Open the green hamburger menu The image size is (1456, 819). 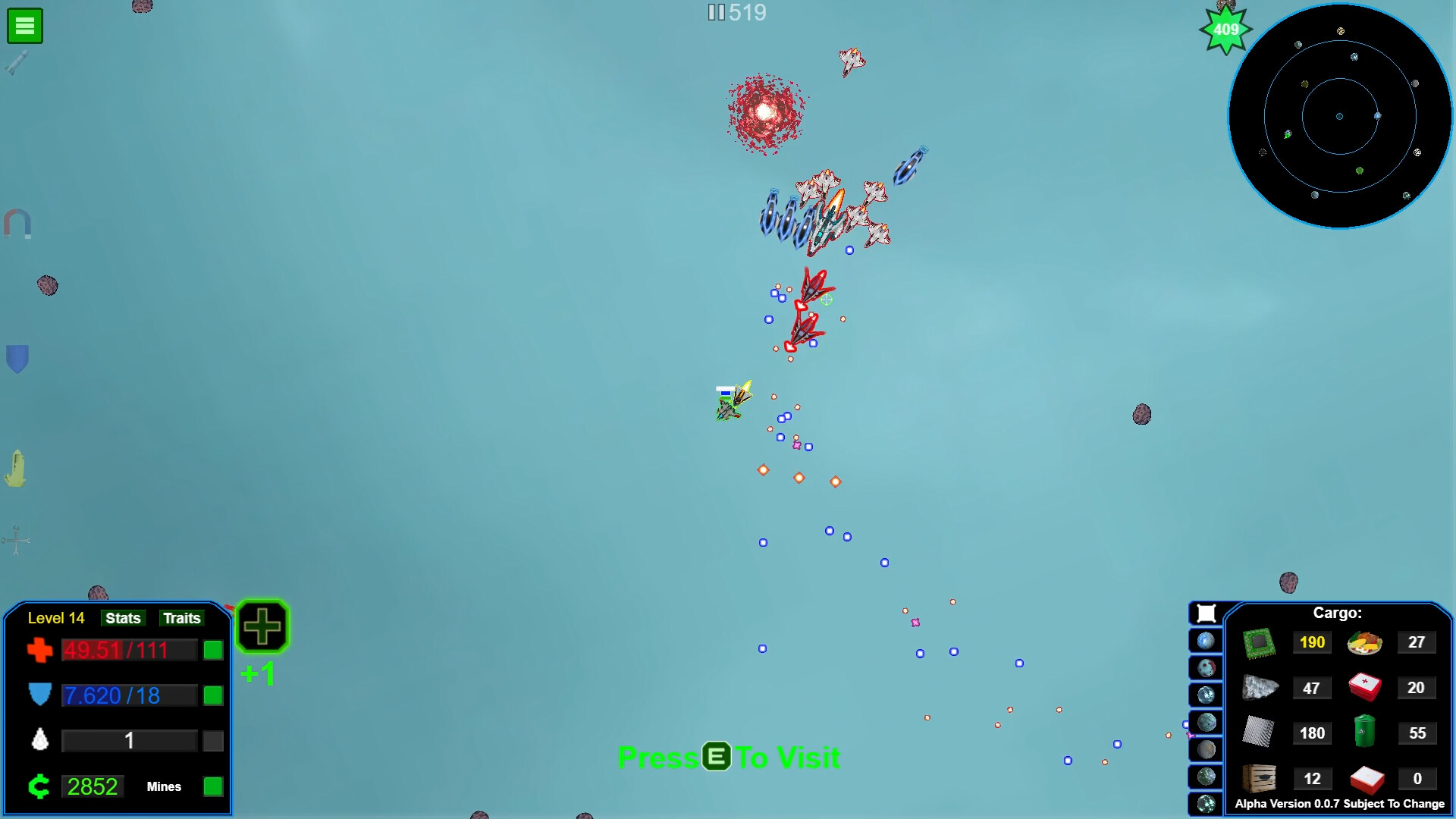24,25
